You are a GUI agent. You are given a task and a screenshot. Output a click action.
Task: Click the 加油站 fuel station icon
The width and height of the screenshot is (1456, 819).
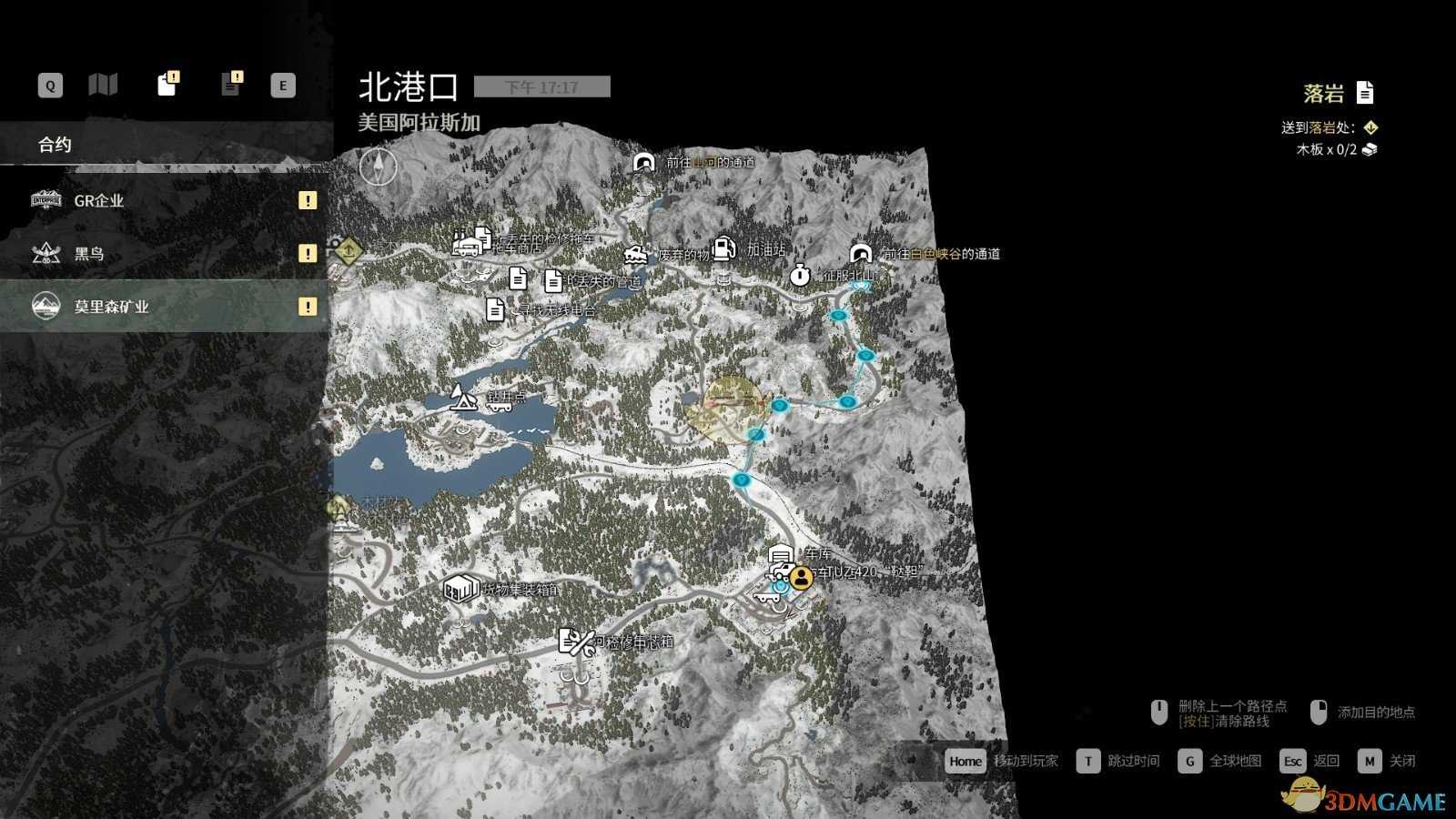[723, 248]
